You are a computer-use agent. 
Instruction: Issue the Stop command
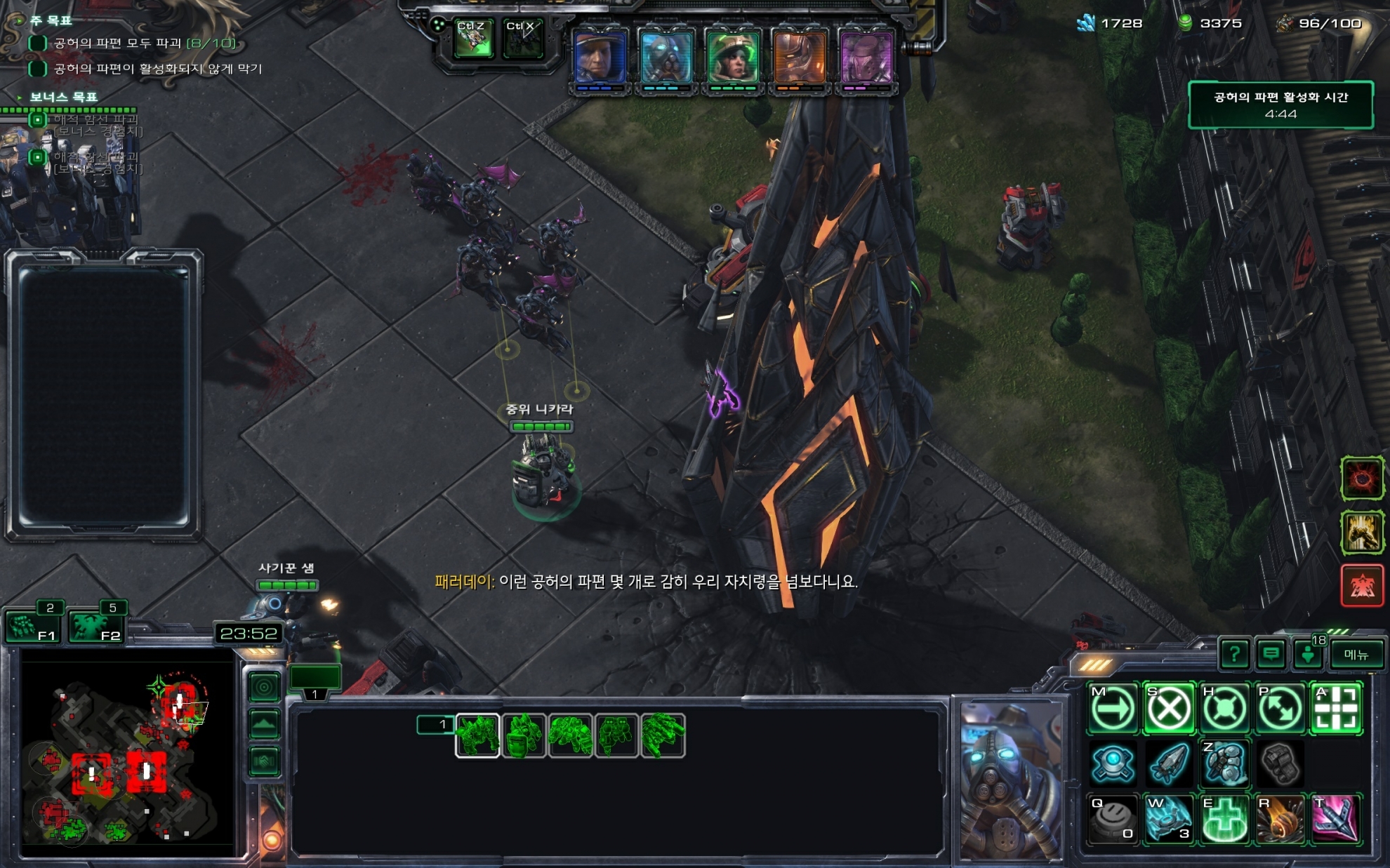coord(1168,709)
